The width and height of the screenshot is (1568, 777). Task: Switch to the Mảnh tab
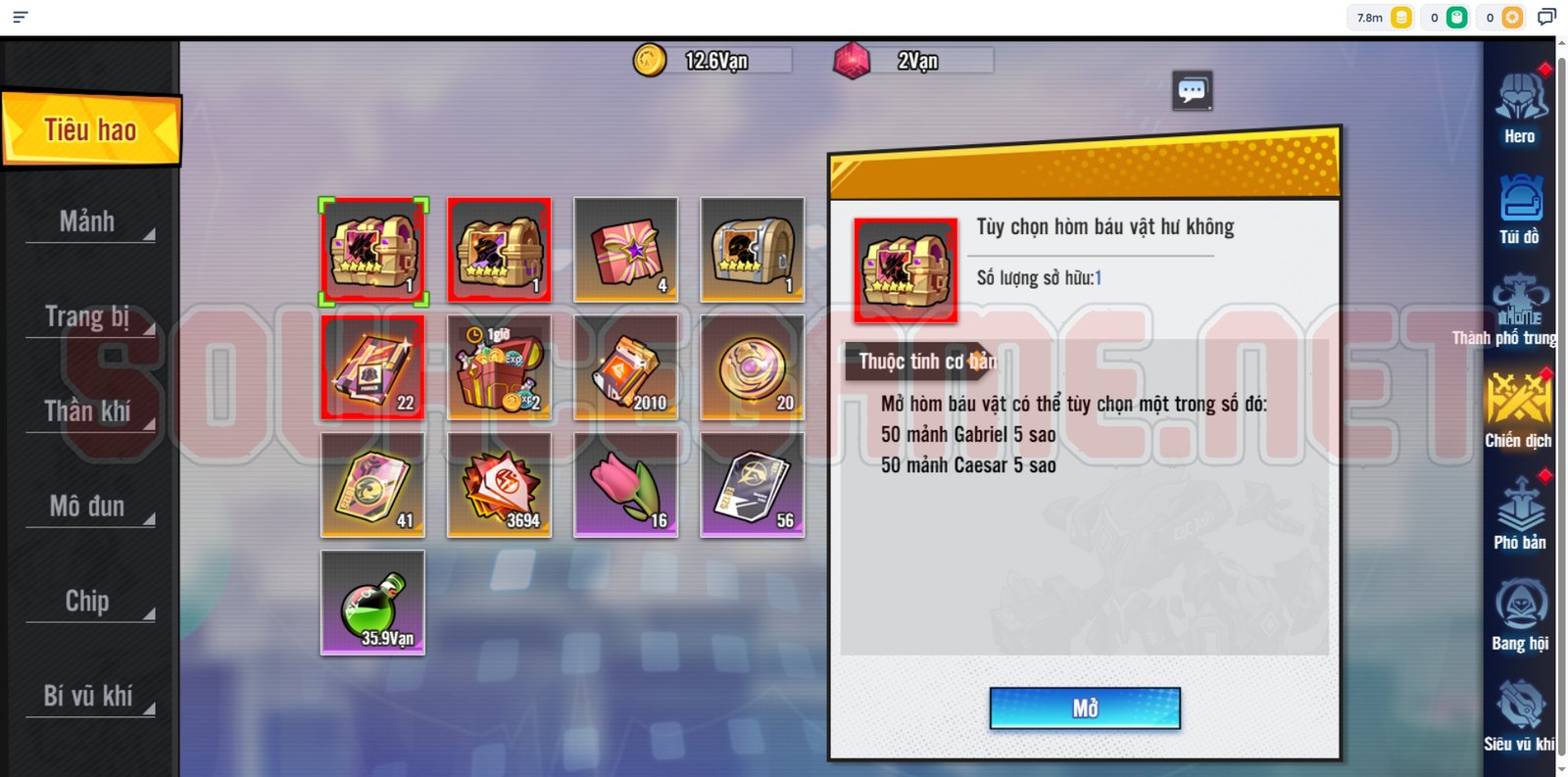[88, 222]
